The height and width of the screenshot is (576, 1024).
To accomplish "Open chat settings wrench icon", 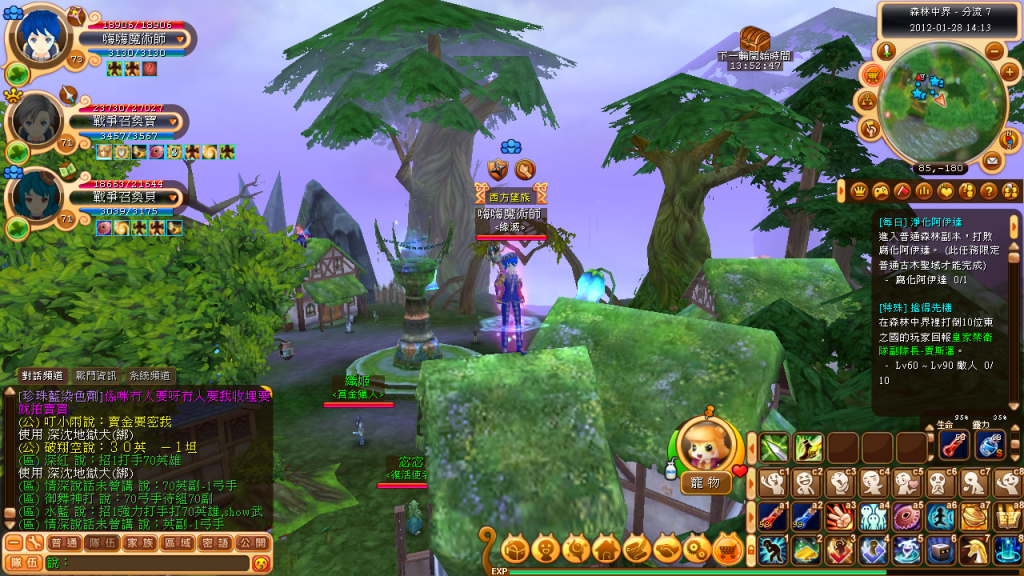I will [x=33, y=542].
